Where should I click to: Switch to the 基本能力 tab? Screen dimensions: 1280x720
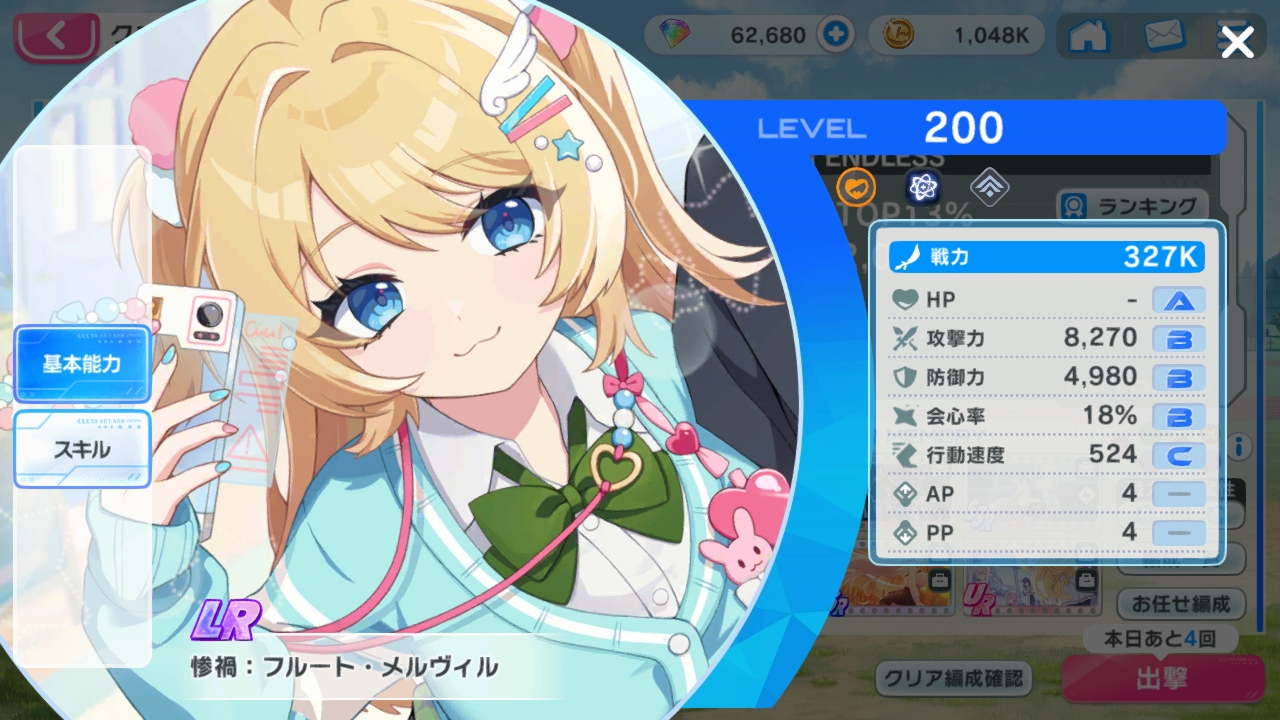point(82,364)
